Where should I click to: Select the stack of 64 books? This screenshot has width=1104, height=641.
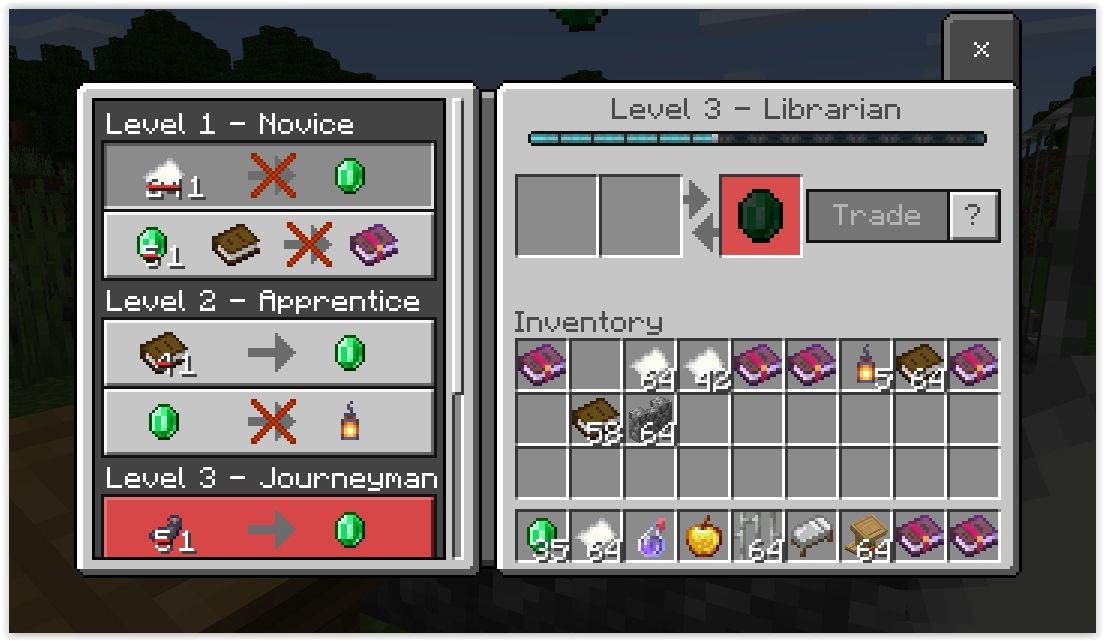click(x=920, y=366)
